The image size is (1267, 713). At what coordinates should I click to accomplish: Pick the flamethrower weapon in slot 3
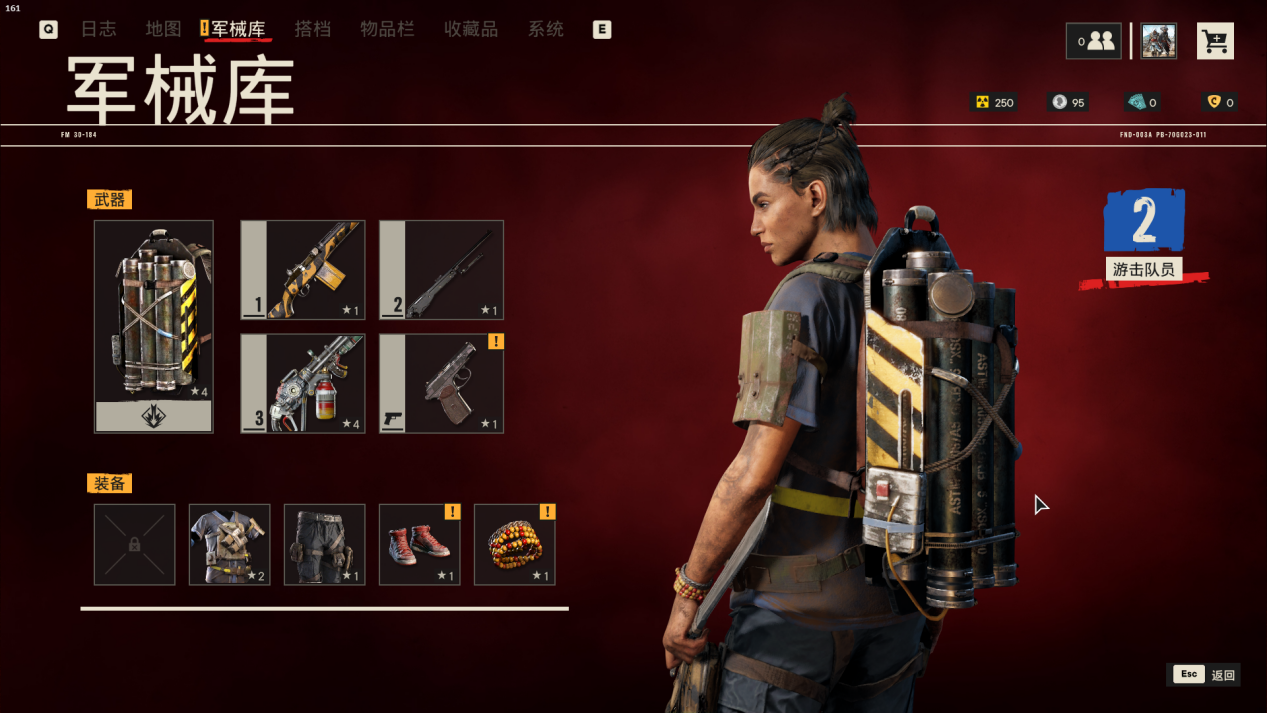click(x=303, y=383)
